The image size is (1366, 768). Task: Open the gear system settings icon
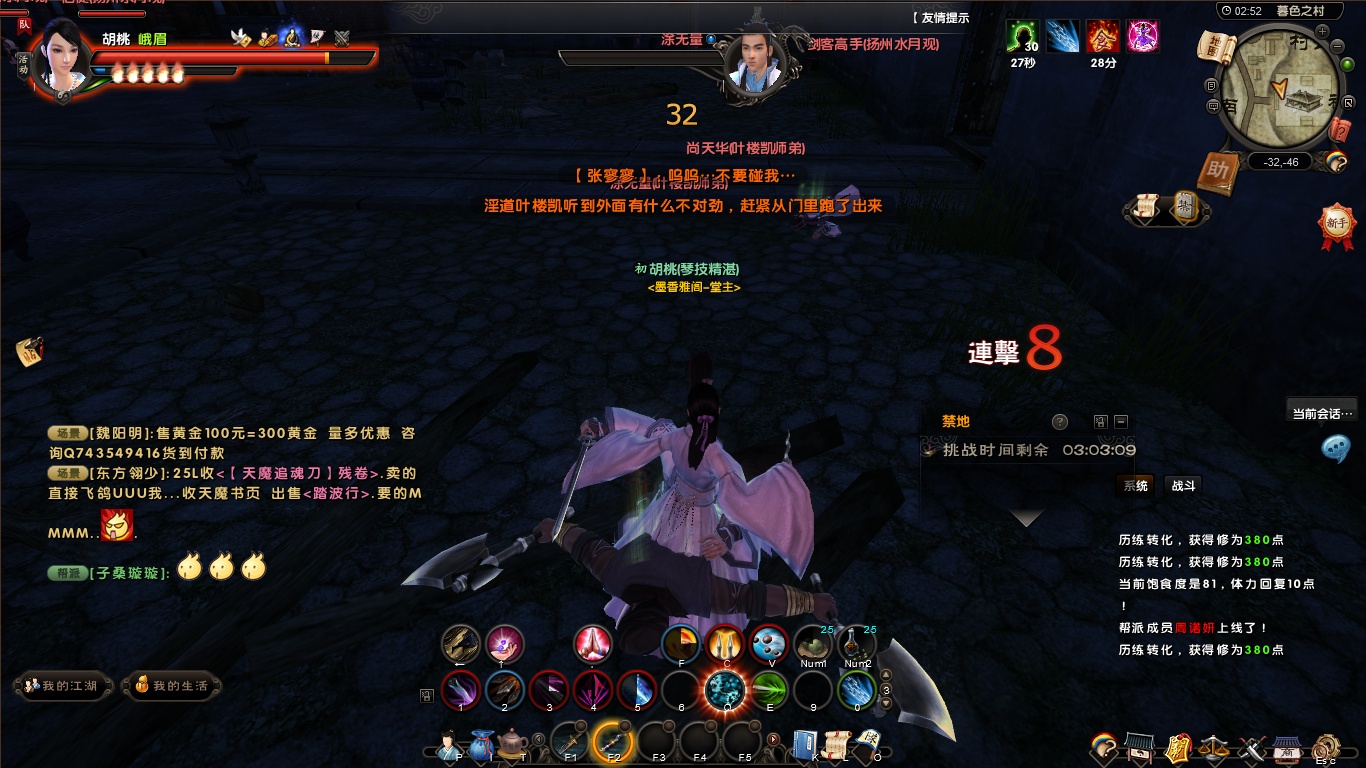pos(1326,746)
